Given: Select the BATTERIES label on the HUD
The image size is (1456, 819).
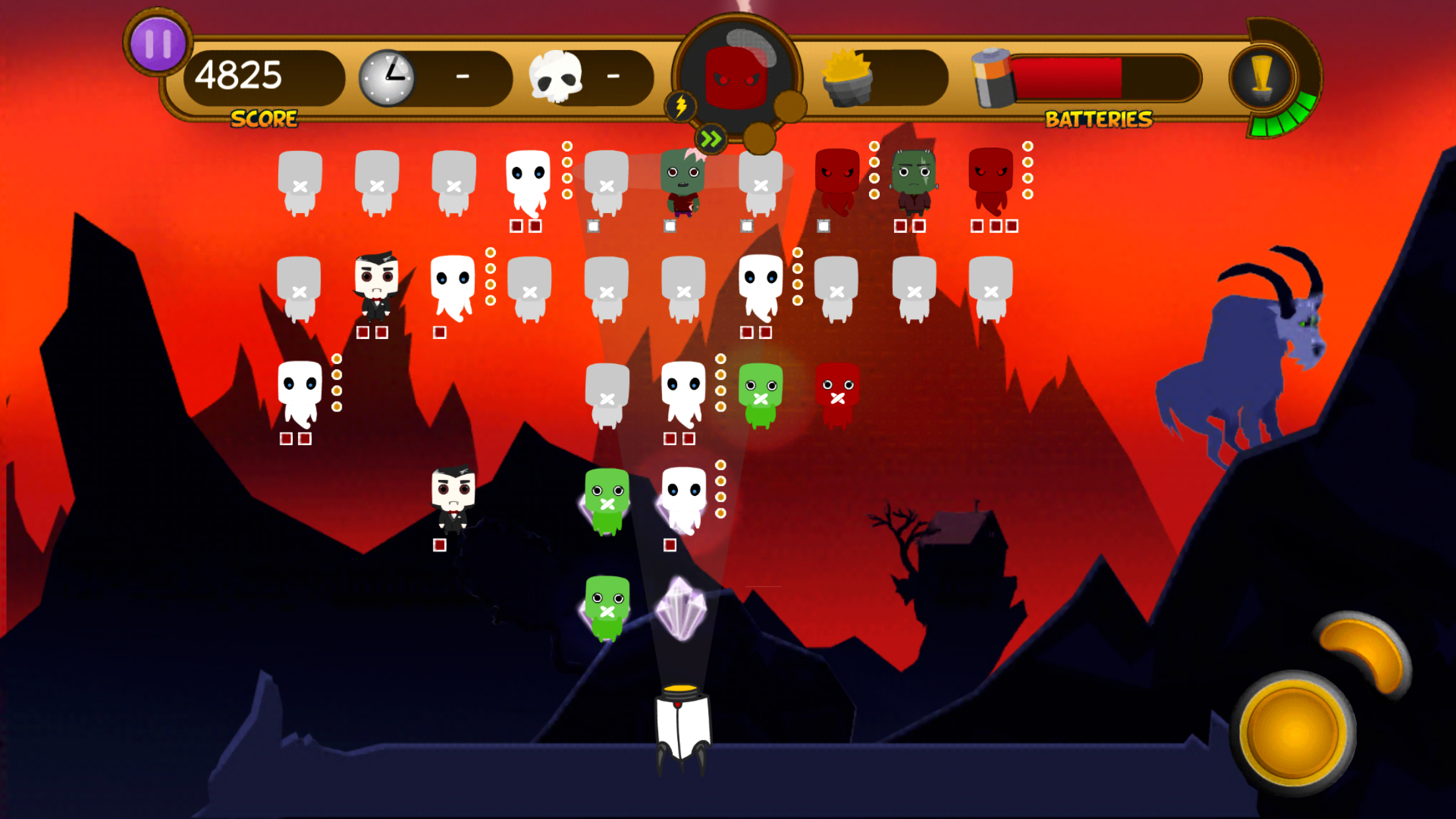Looking at the screenshot, I should pos(1098,121).
